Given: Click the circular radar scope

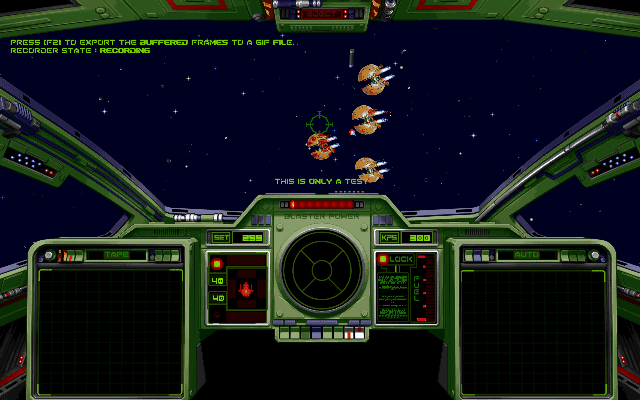Looking at the screenshot, I should (319, 274).
